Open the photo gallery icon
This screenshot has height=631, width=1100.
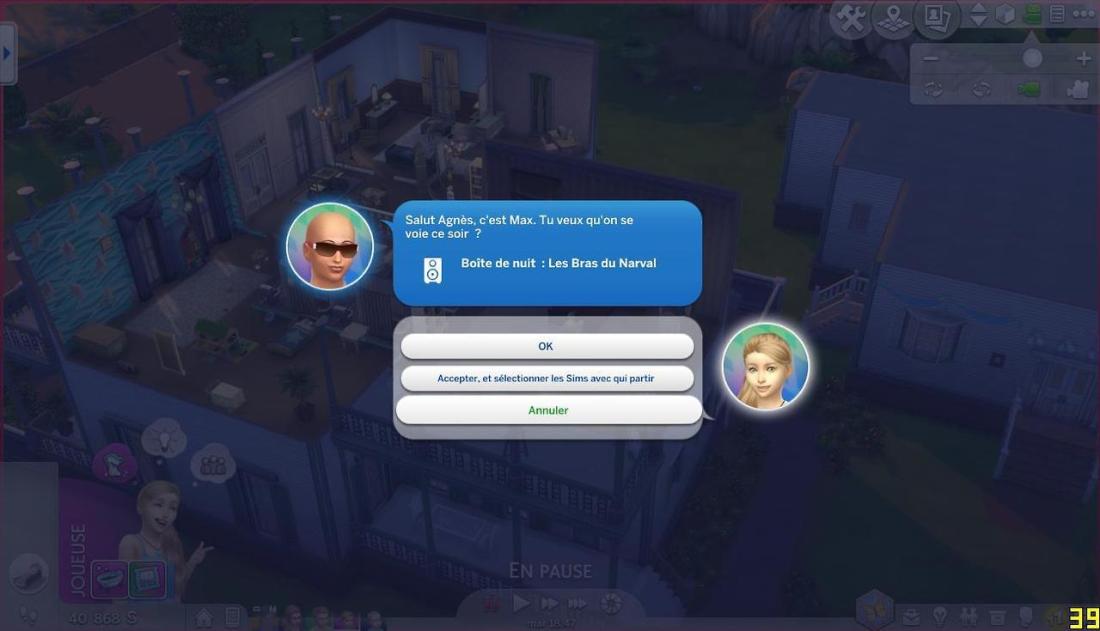[x=937, y=17]
